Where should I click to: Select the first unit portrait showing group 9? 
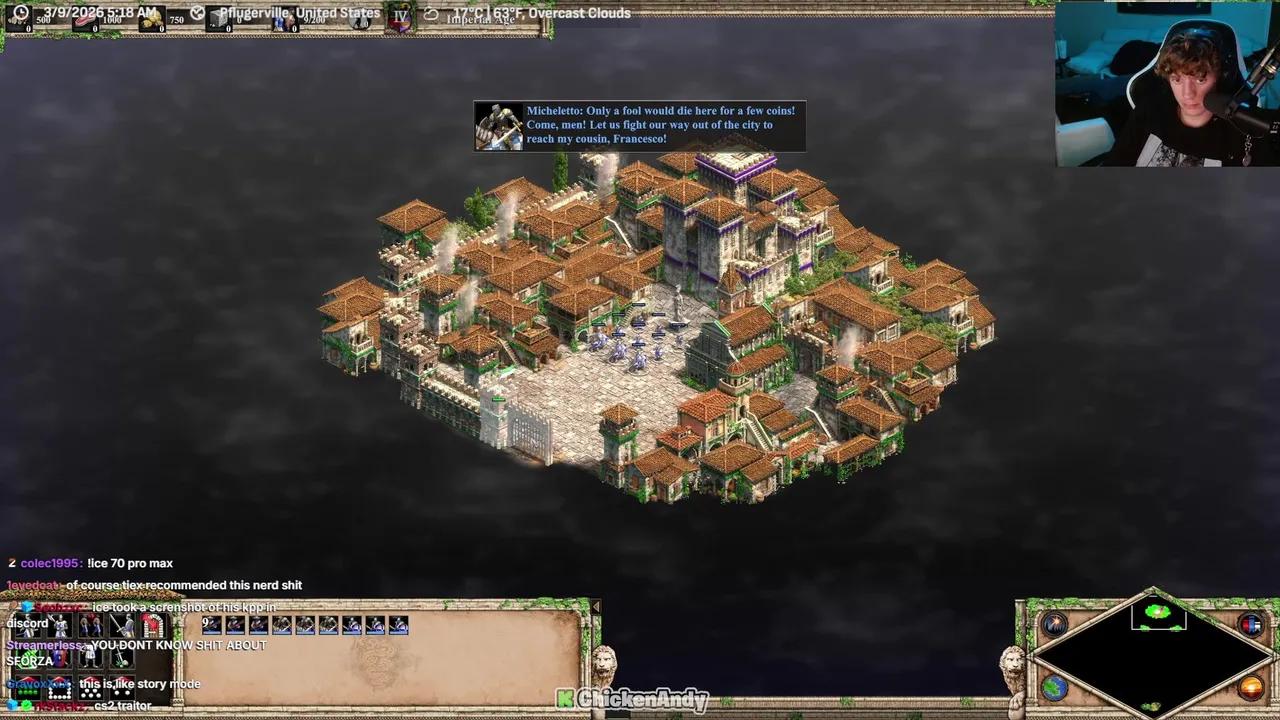pyautogui.click(x=212, y=625)
